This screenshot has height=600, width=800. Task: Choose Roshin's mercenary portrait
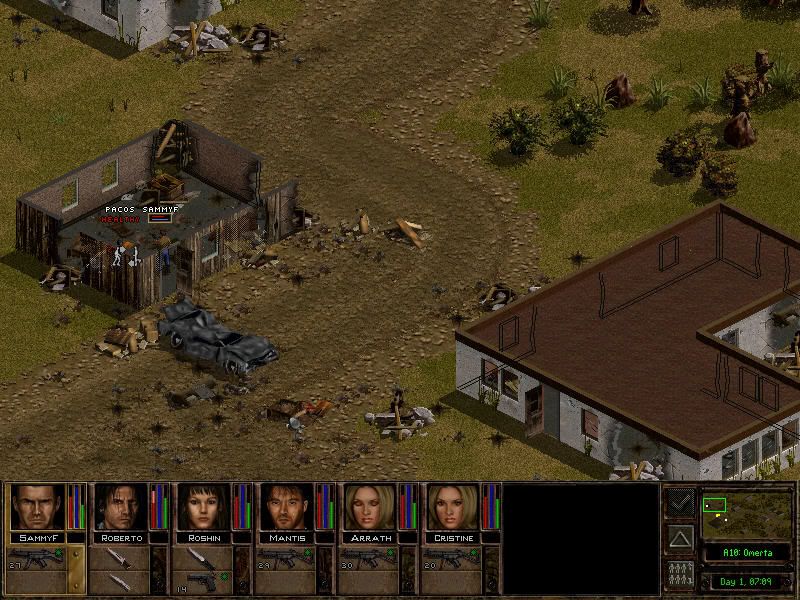click(x=205, y=507)
